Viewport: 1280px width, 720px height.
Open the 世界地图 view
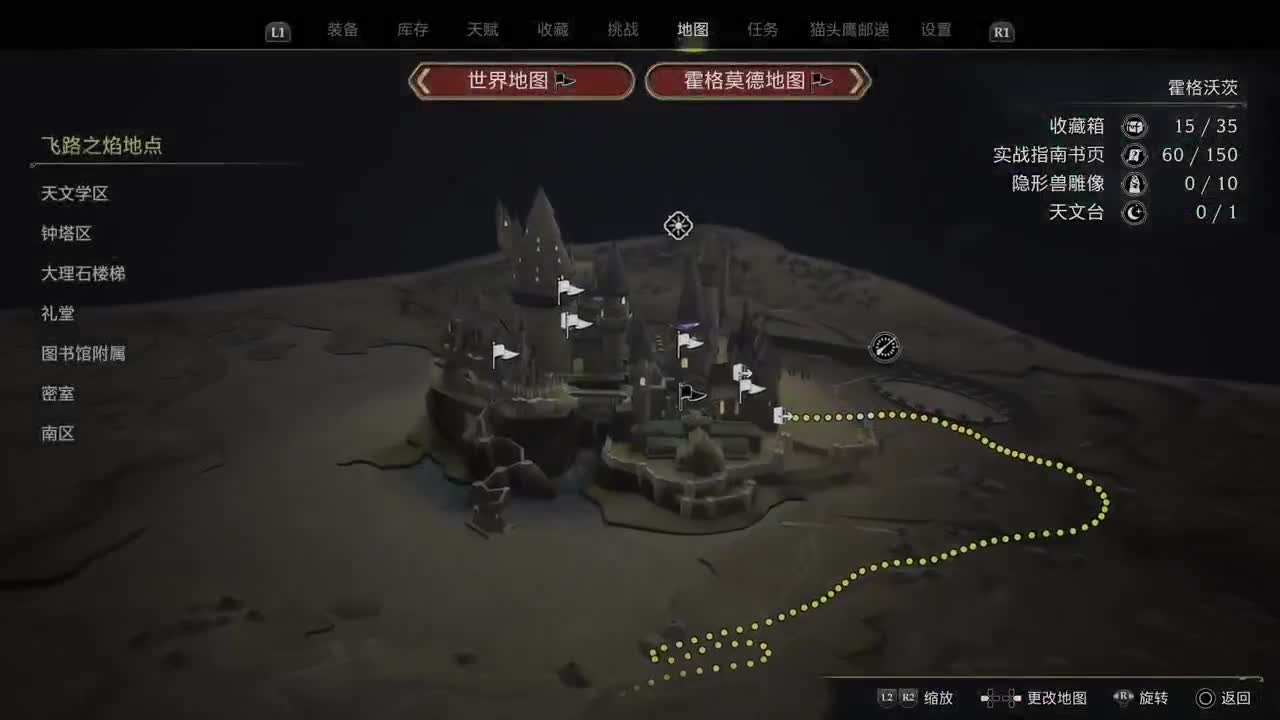pos(520,81)
